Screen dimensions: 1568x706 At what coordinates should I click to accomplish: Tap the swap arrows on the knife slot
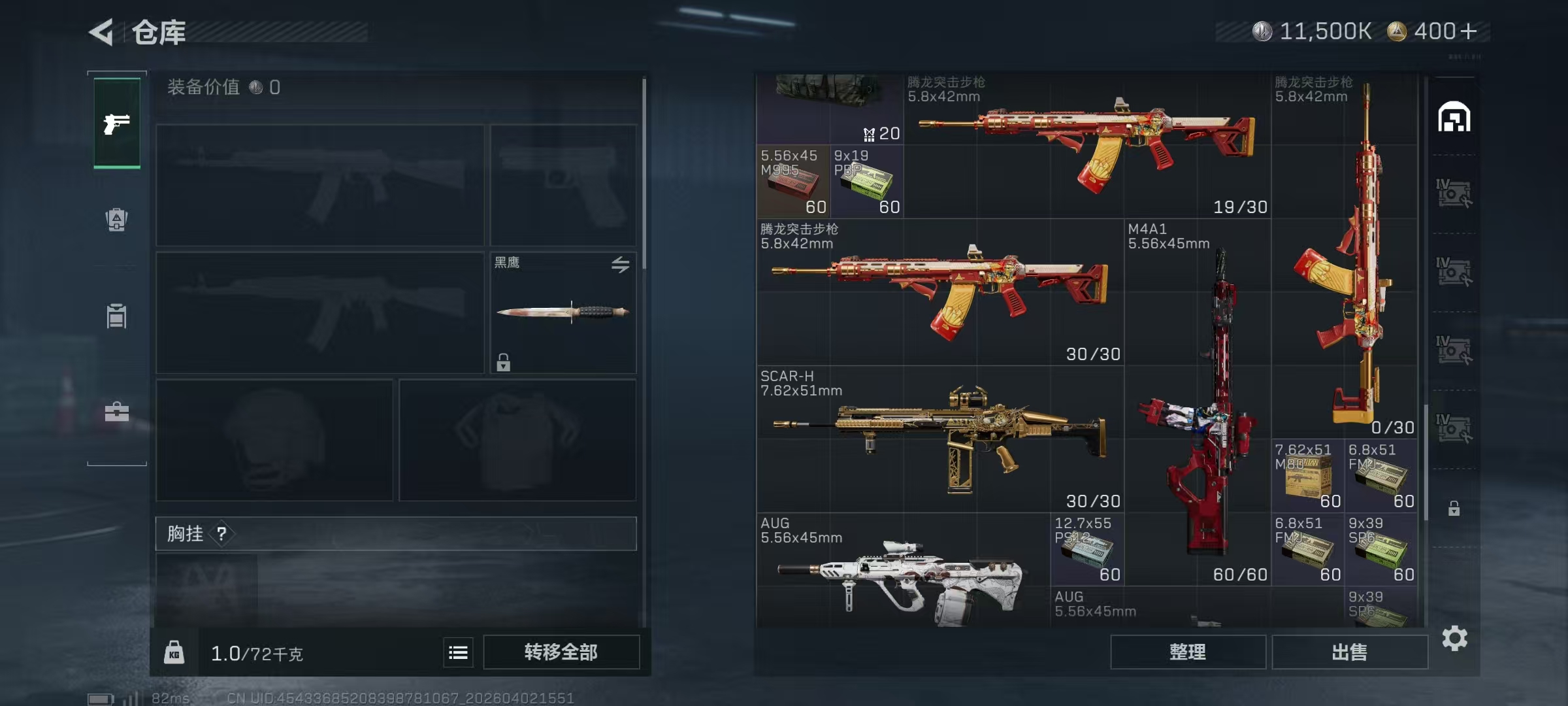coord(620,264)
